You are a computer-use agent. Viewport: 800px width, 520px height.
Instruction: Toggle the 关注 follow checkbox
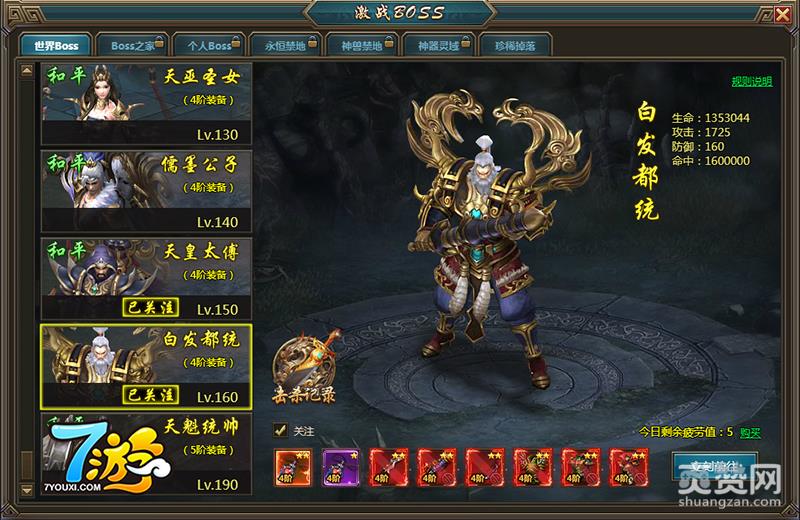coord(281,431)
